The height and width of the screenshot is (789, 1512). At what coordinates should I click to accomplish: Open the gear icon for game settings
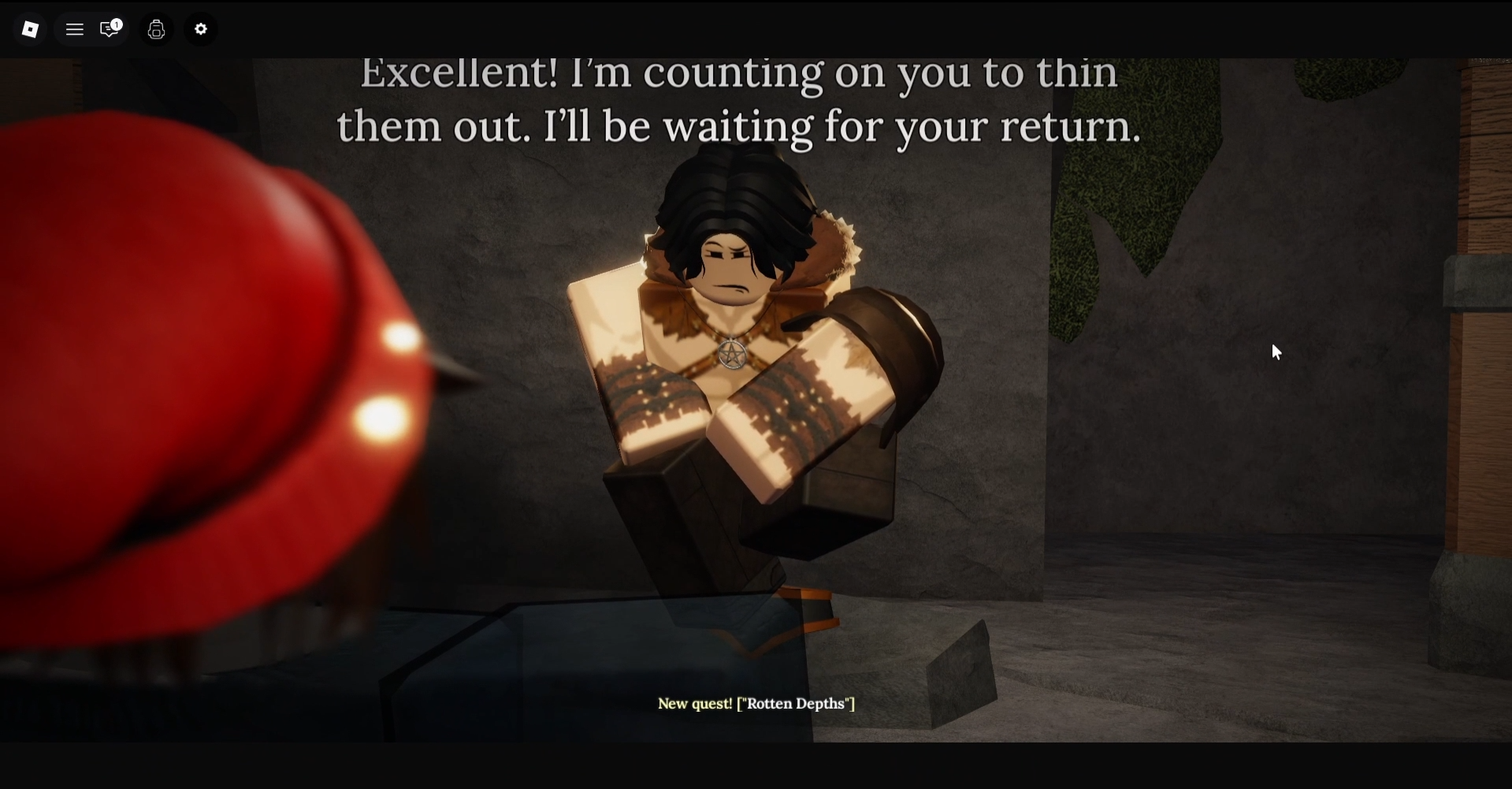point(200,29)
